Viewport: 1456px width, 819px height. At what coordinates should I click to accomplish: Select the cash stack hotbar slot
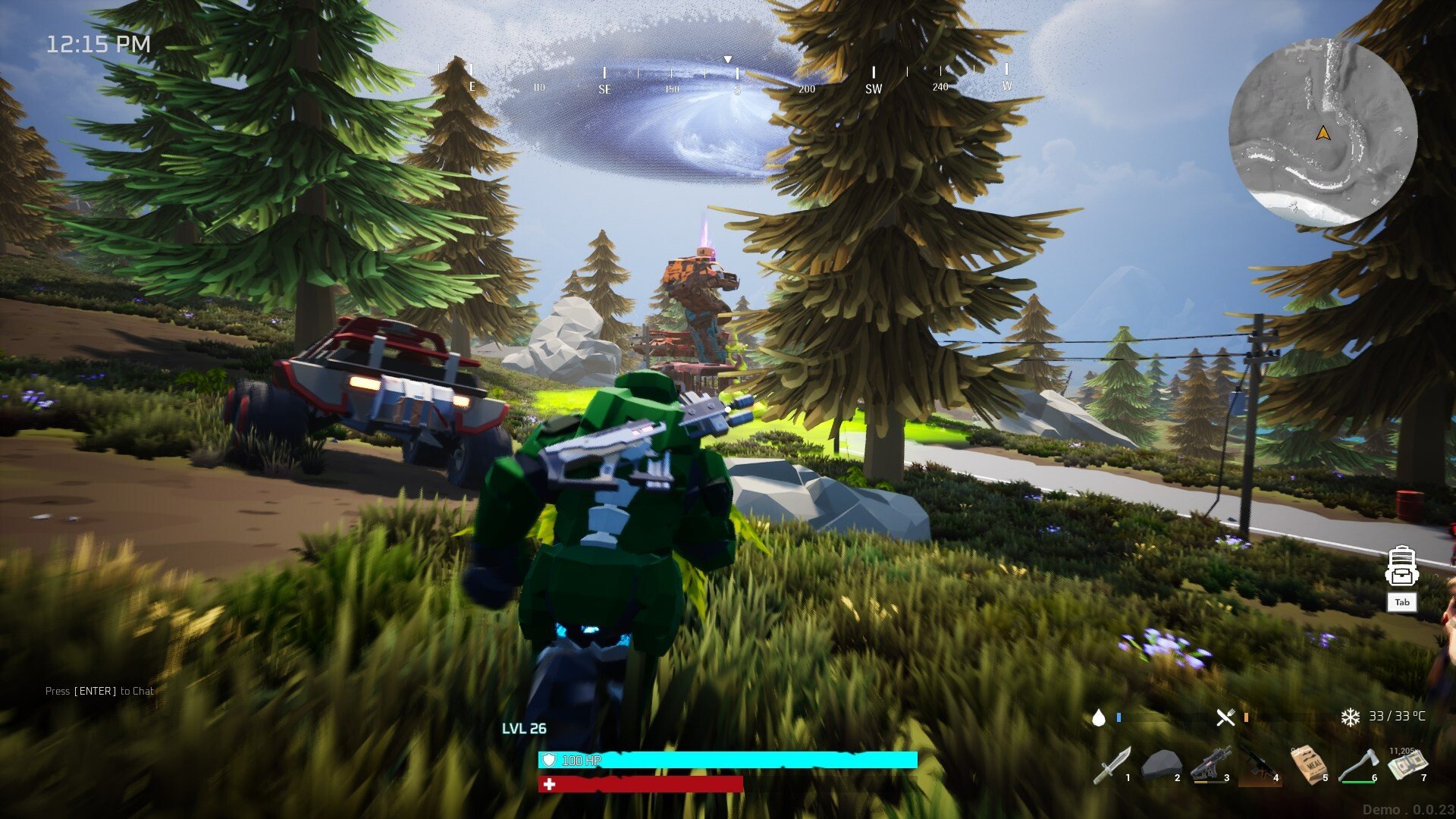(1407, 764)
